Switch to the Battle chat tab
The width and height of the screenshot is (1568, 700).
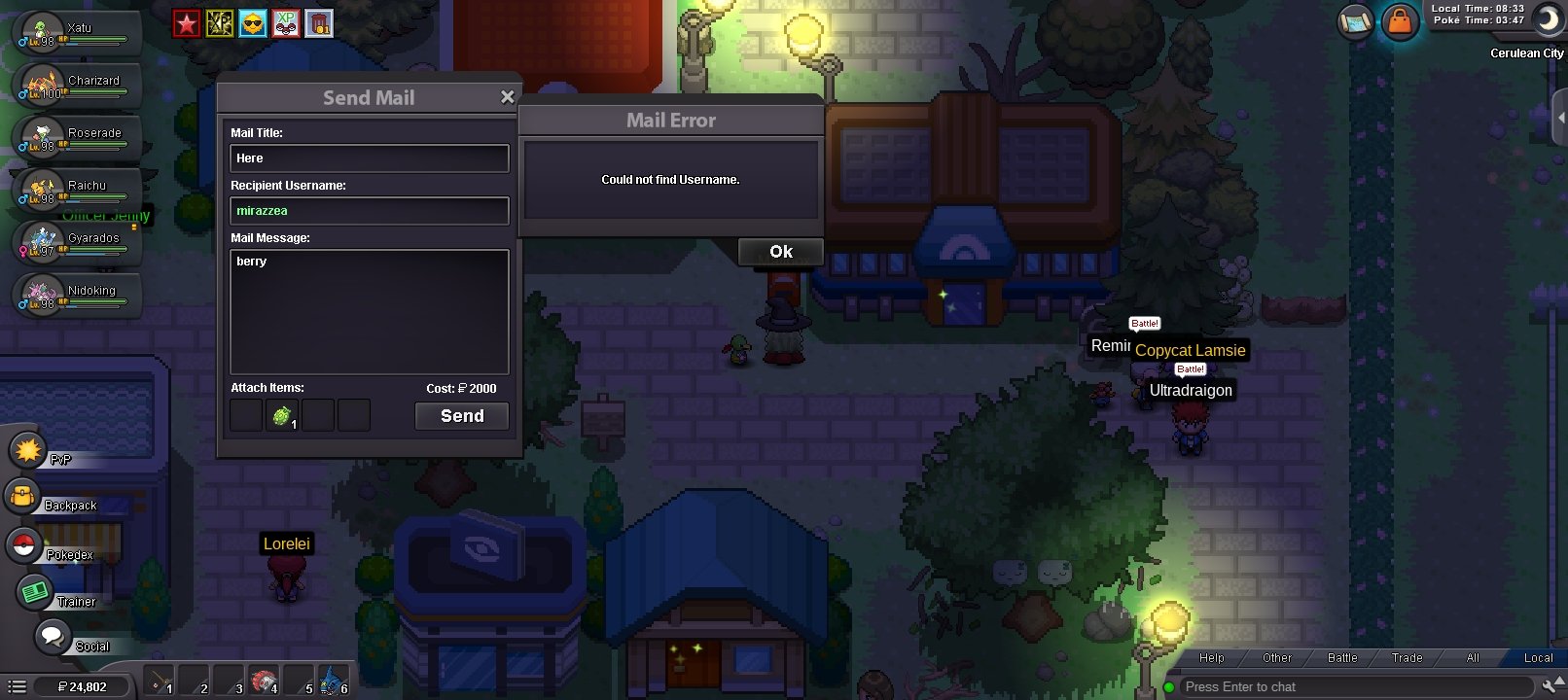[1340, 658]
